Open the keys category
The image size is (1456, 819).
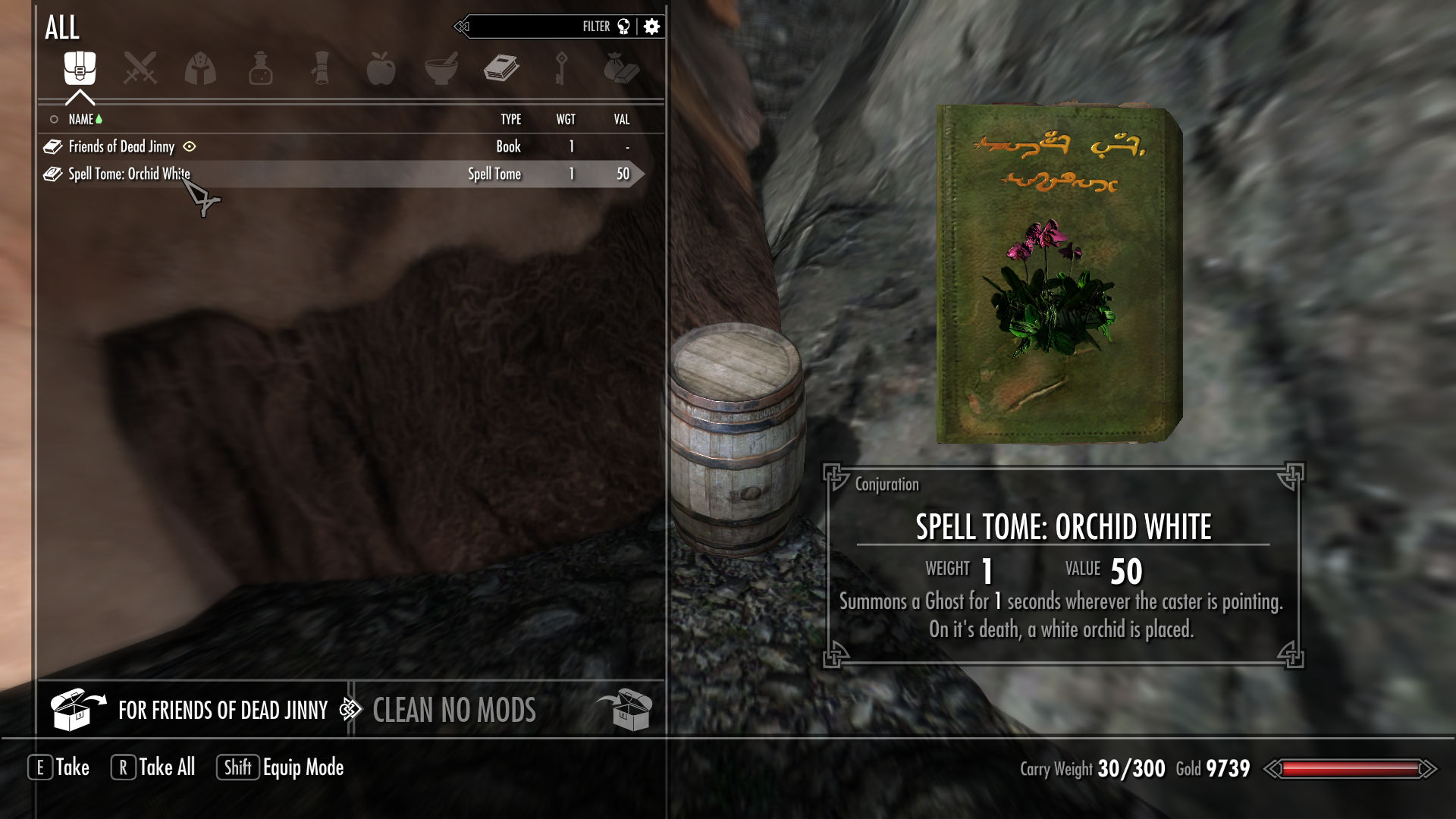(x=561, y=69)
